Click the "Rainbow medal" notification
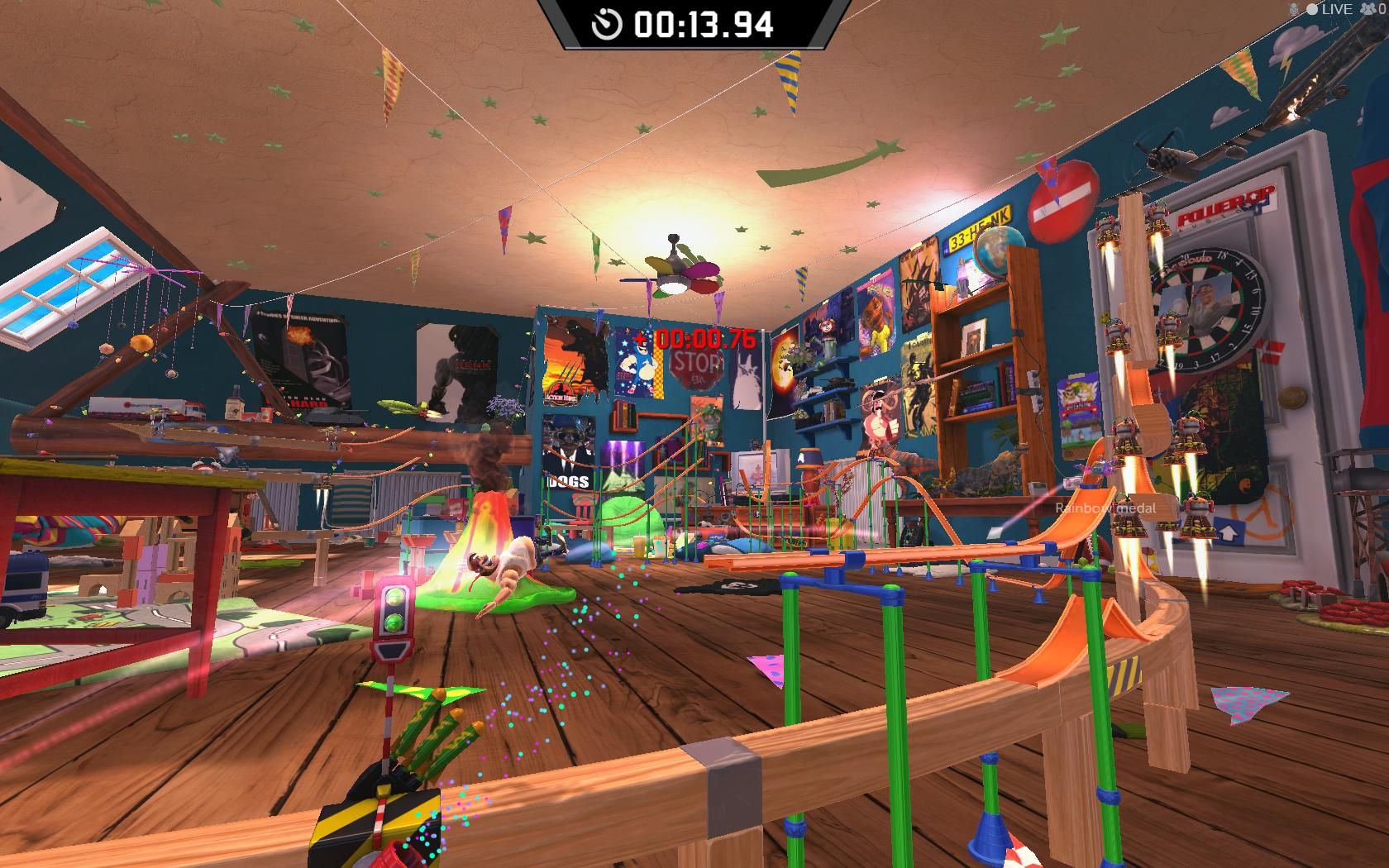This screenshot has width=1389, height=868. click(1105, 508)
